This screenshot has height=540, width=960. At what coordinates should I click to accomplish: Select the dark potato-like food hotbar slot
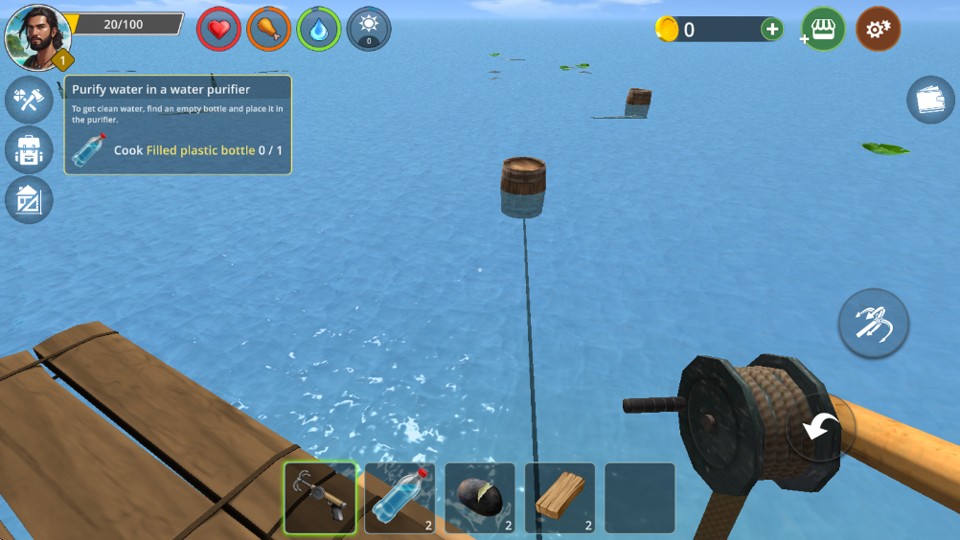pyautogui.click(x=480, y=497)
